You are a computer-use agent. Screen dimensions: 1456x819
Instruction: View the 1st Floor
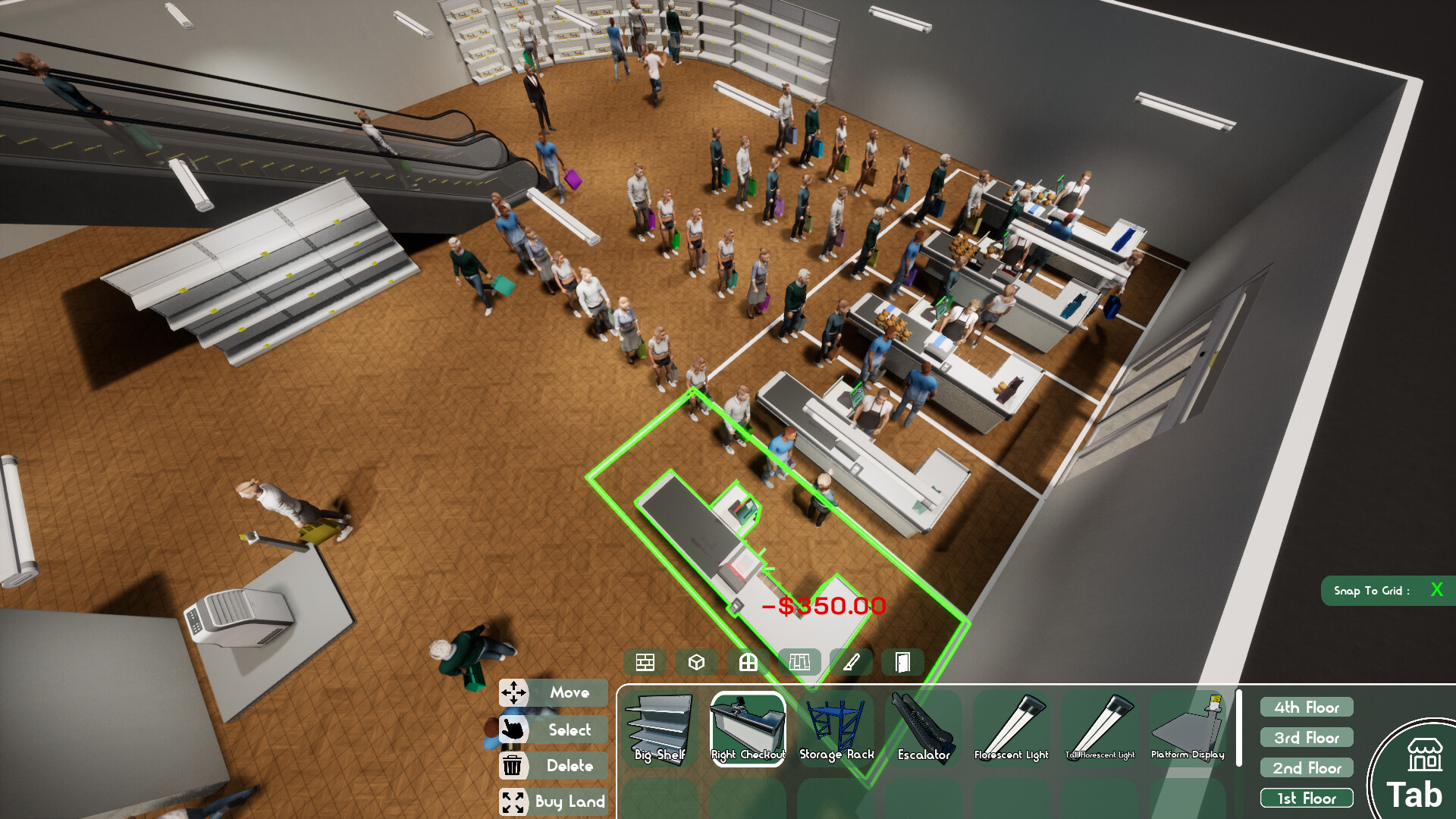point(1307,799)
